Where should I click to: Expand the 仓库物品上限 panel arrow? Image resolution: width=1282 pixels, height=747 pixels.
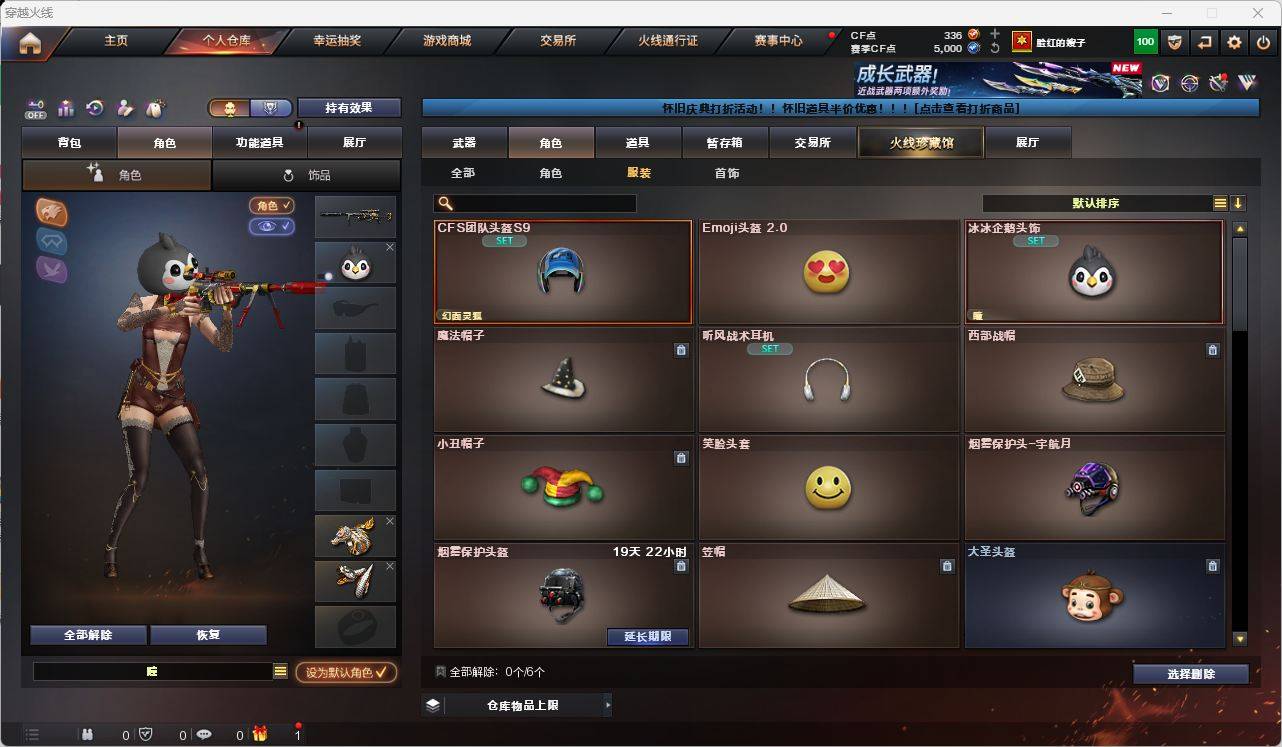608,704
